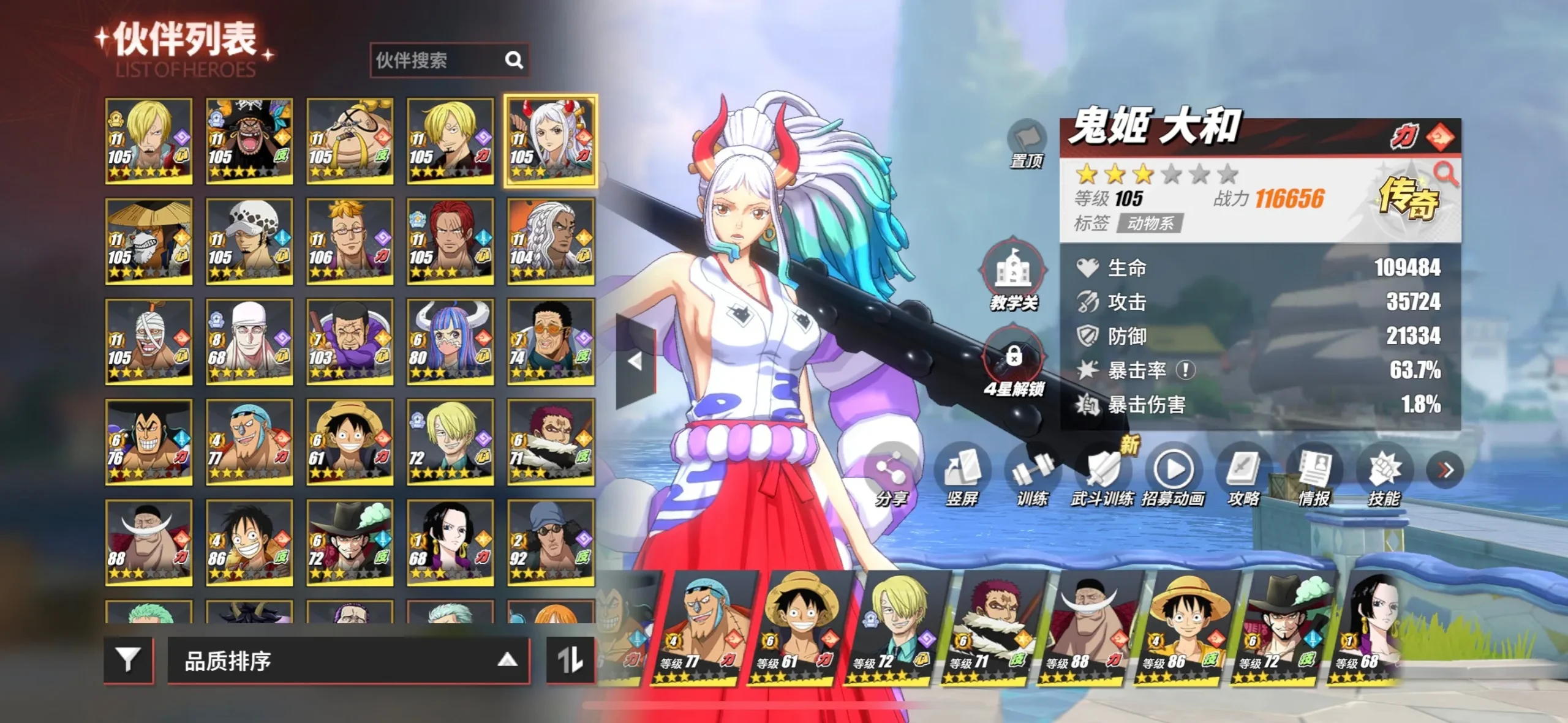Open 武斗训练 combat training
This screenshot has height=723, width=1568.
click(x=1102, y=474)
